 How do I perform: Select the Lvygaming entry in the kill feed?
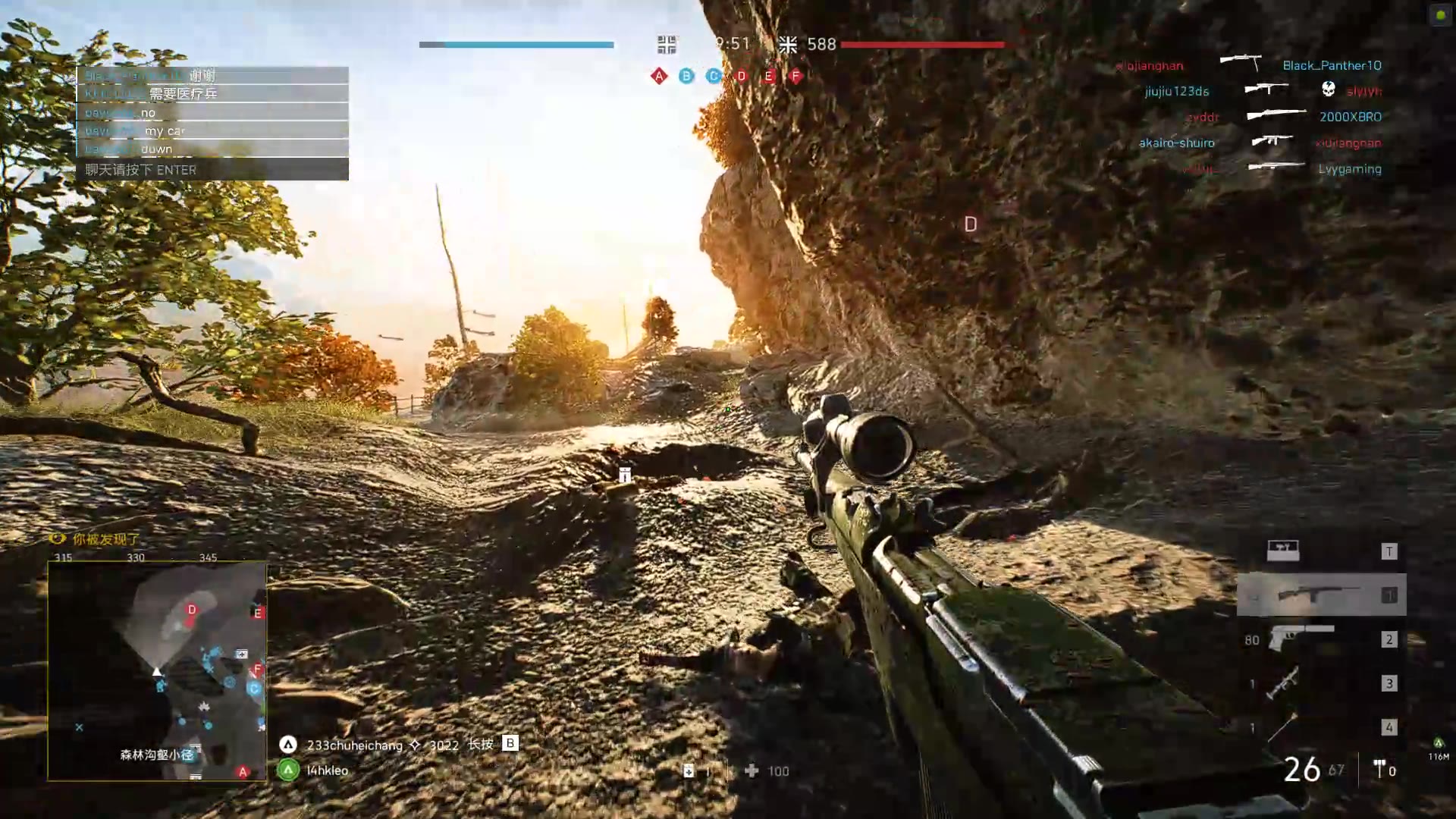(x=1349, y=169)
